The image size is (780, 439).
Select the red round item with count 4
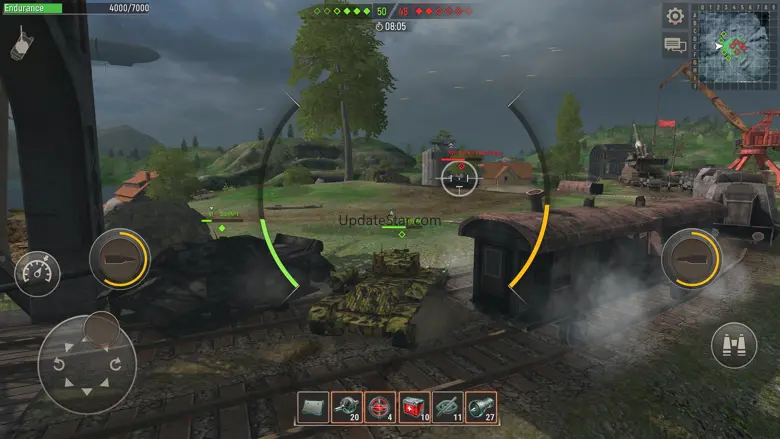coord(380,406)
